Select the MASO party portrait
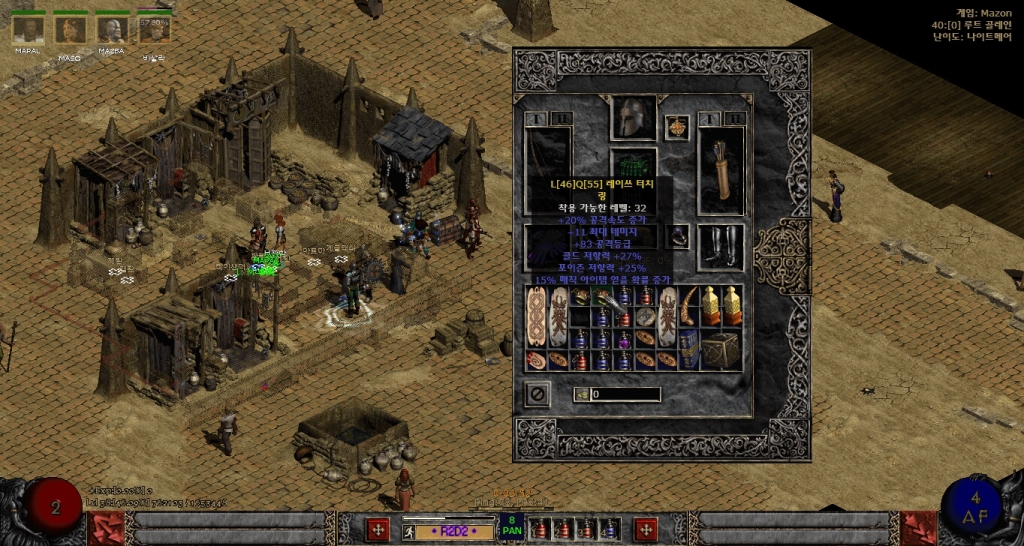 (69, 30)
